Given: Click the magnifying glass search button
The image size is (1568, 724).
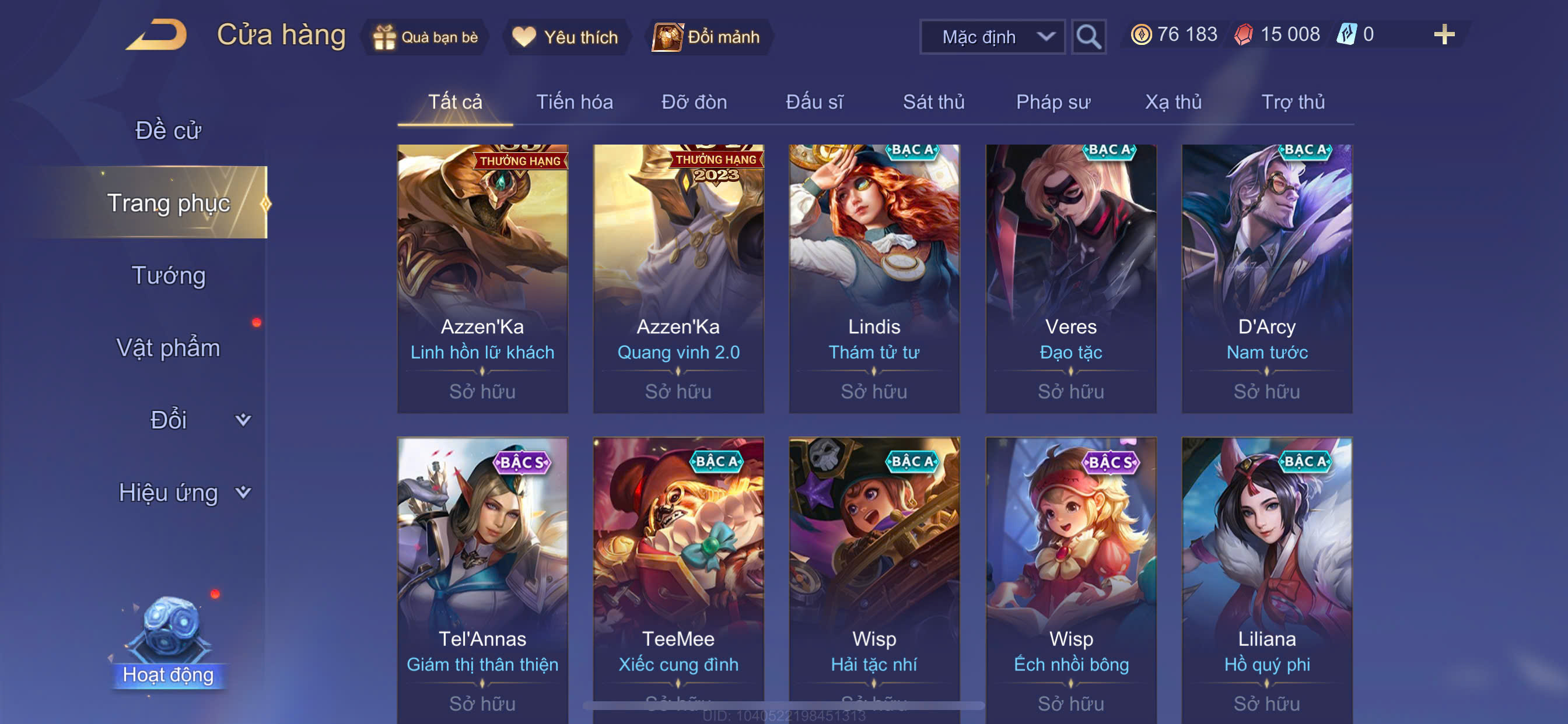Looking at the screenshot, I should 1088,37.
